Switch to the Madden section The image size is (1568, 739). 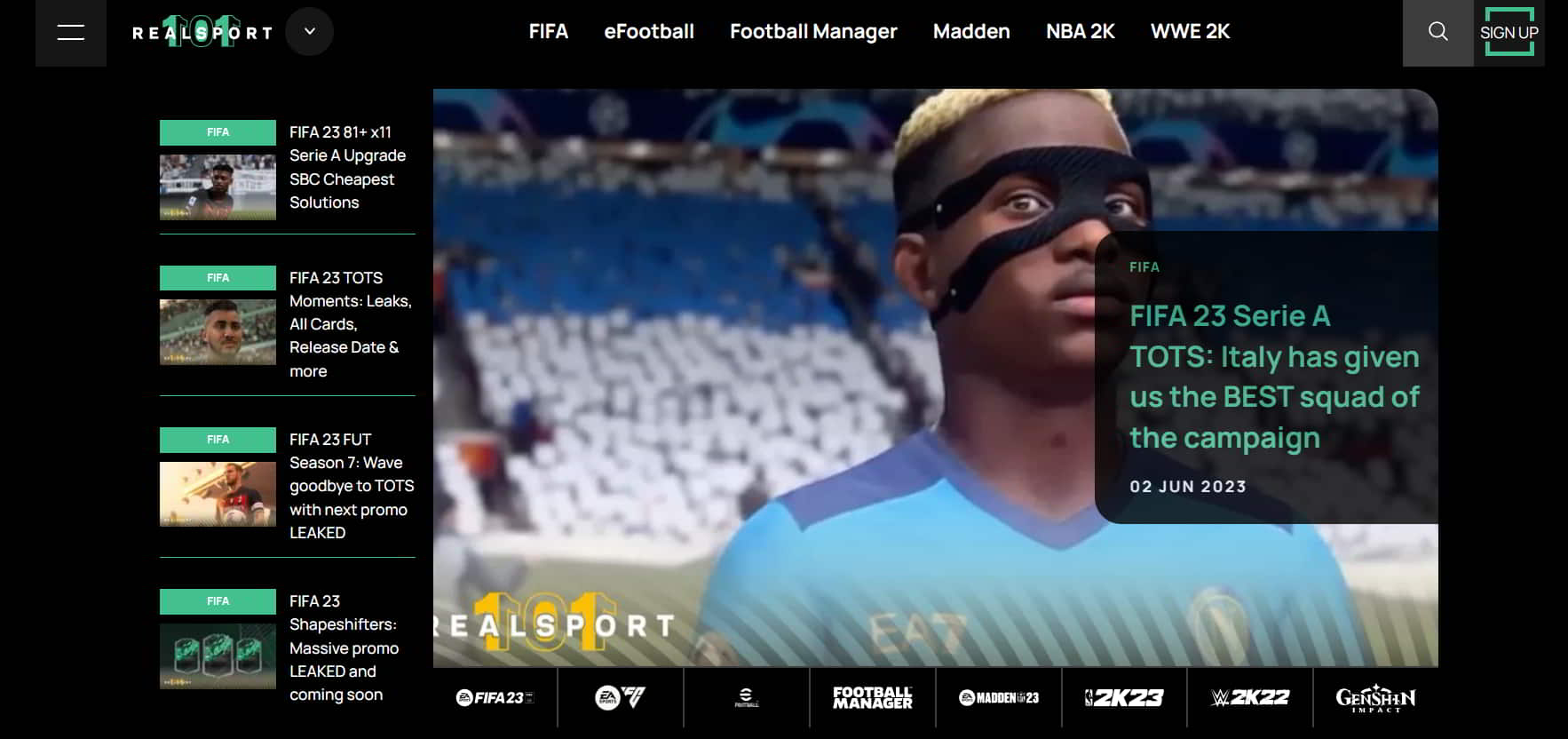(x=971, y=32)
